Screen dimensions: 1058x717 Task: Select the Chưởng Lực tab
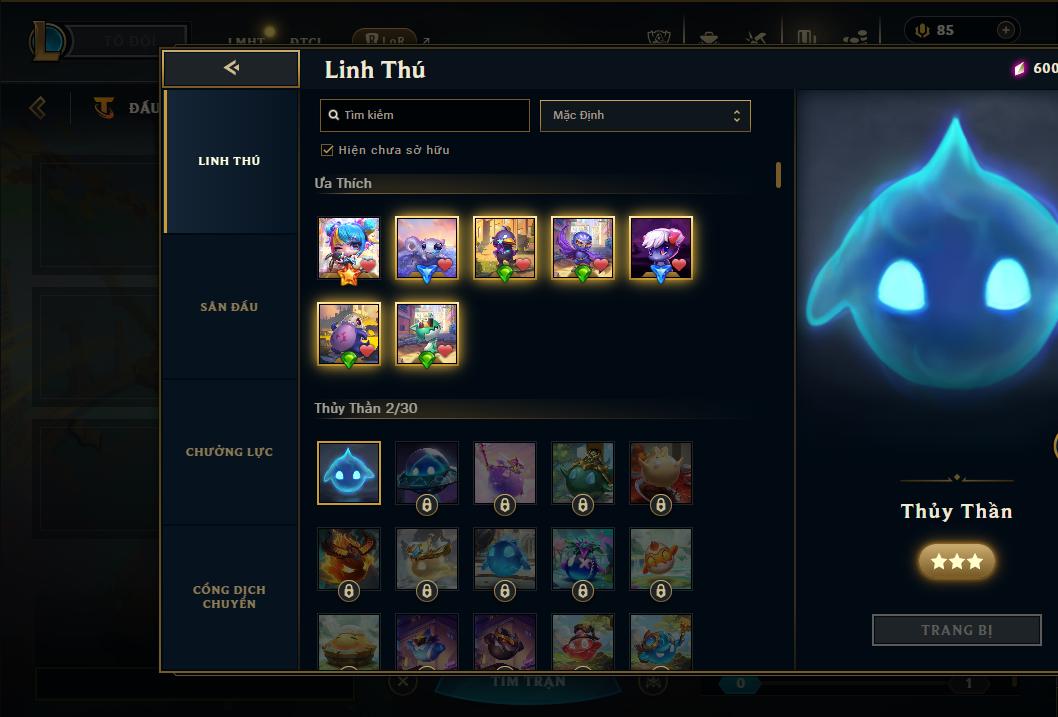click(x=229, y=452)
